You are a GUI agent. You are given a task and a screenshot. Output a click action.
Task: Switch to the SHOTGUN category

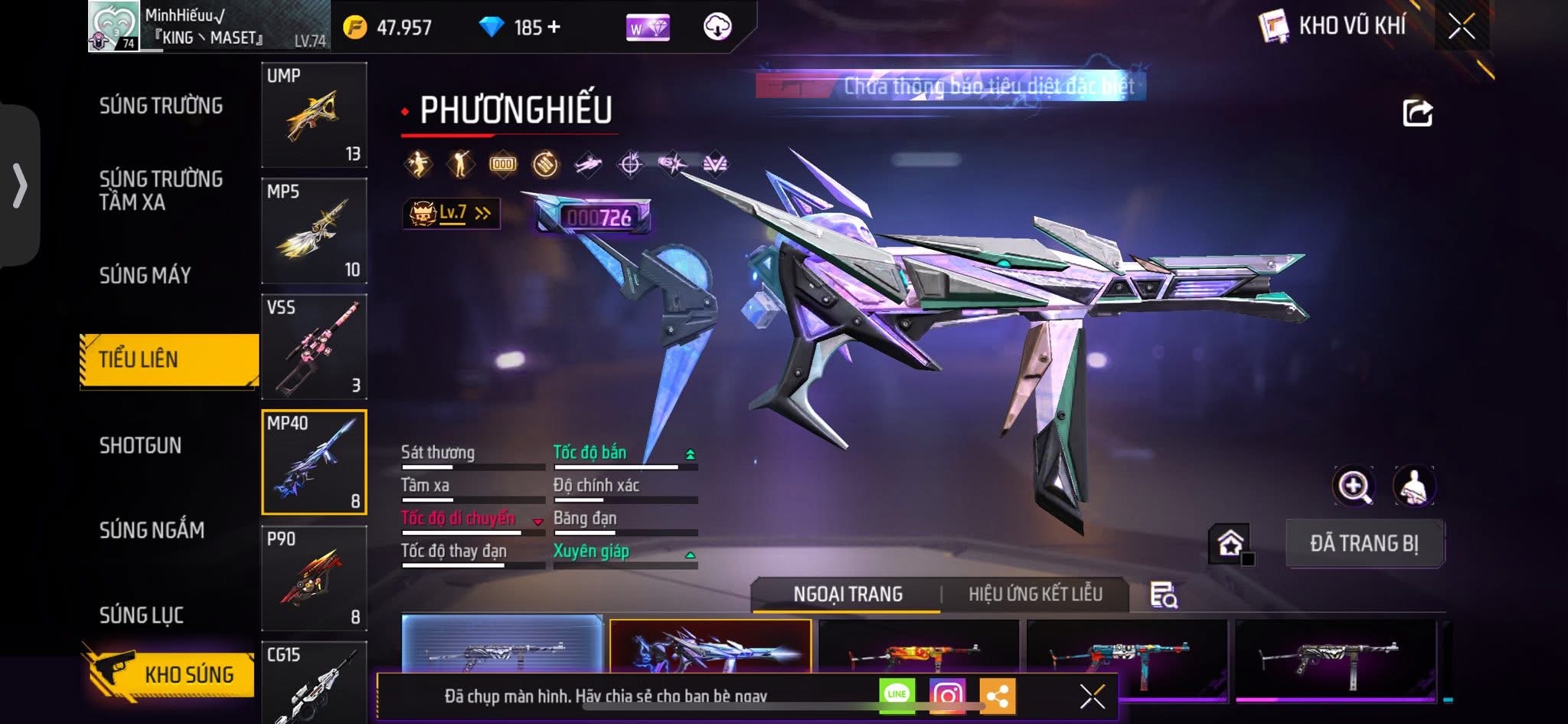click(140, 446)
